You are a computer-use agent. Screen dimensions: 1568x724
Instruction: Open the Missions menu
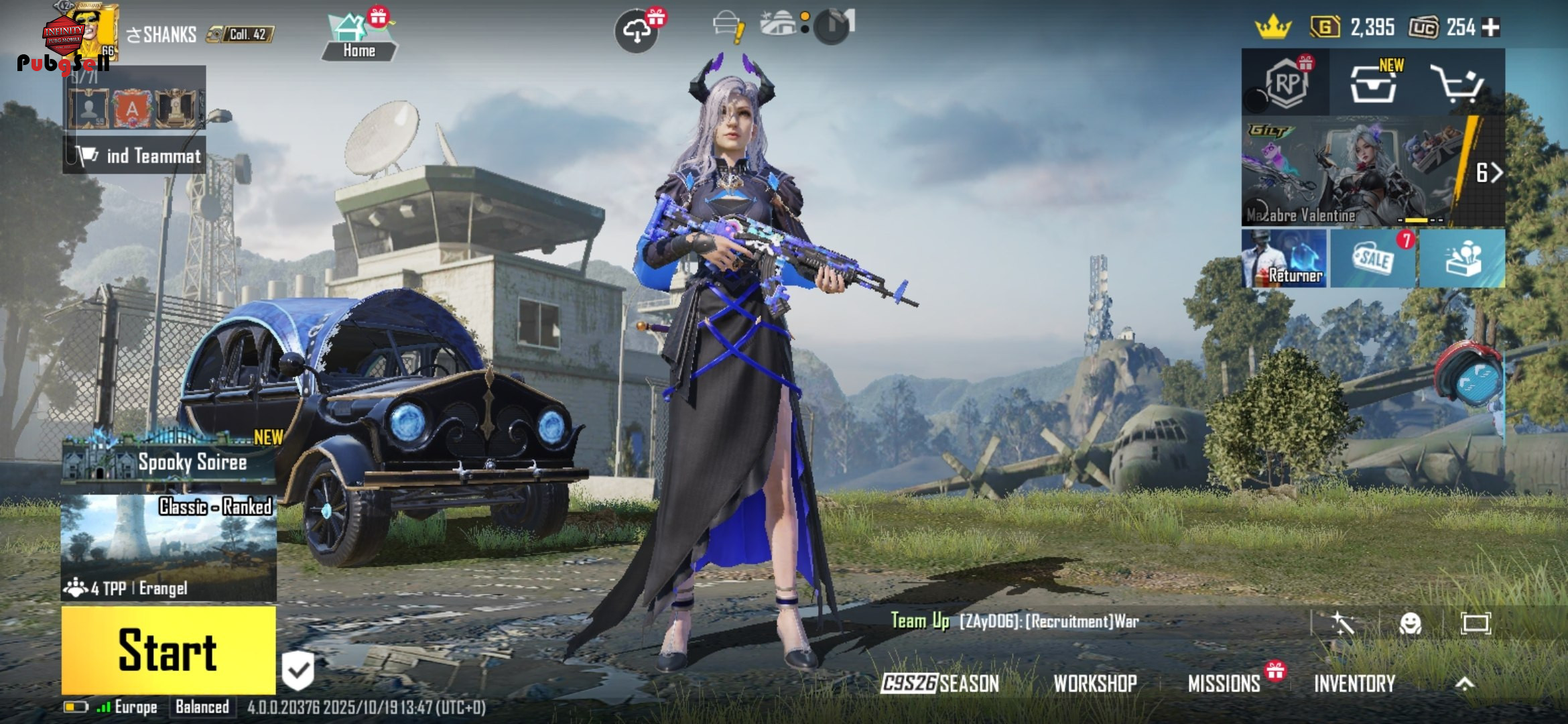point(1224,683)
